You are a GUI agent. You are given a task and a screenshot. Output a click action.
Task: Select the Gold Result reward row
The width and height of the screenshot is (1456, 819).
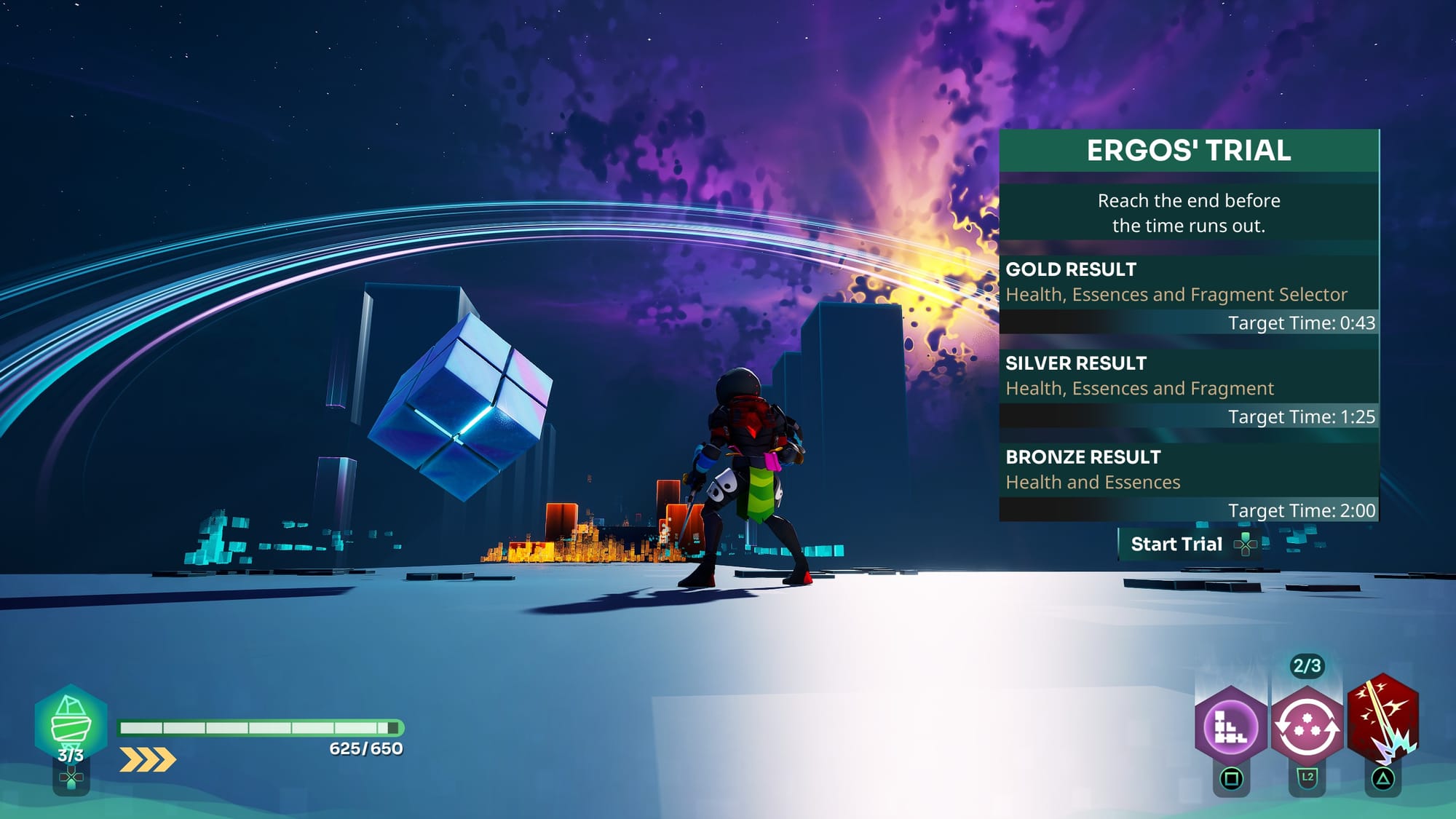click(1188, 293)
